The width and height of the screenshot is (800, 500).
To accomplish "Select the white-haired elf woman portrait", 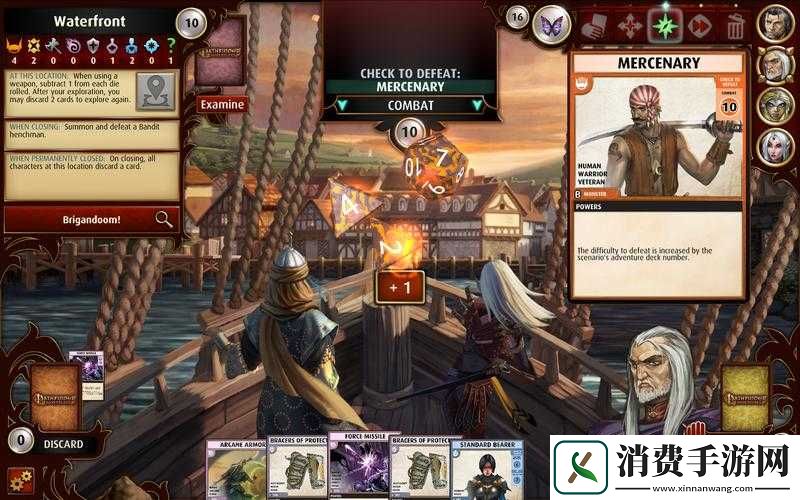I will (775, 147).
